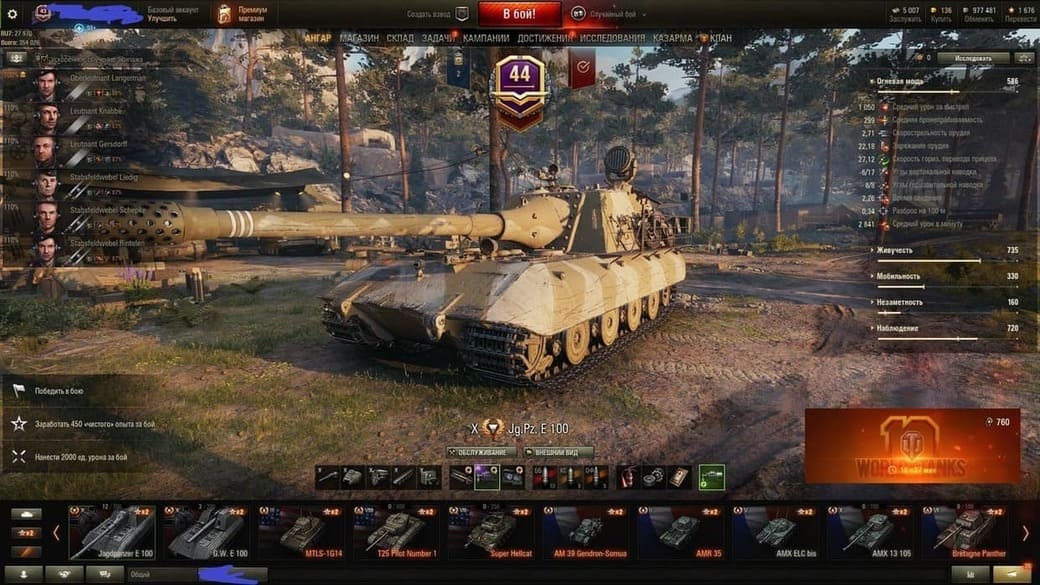Image resolution: width=1040 pixels, height=585 pixels.
Task: Go to the ДОСТИЖЕНИЯ tab
Action: point(546,38)
